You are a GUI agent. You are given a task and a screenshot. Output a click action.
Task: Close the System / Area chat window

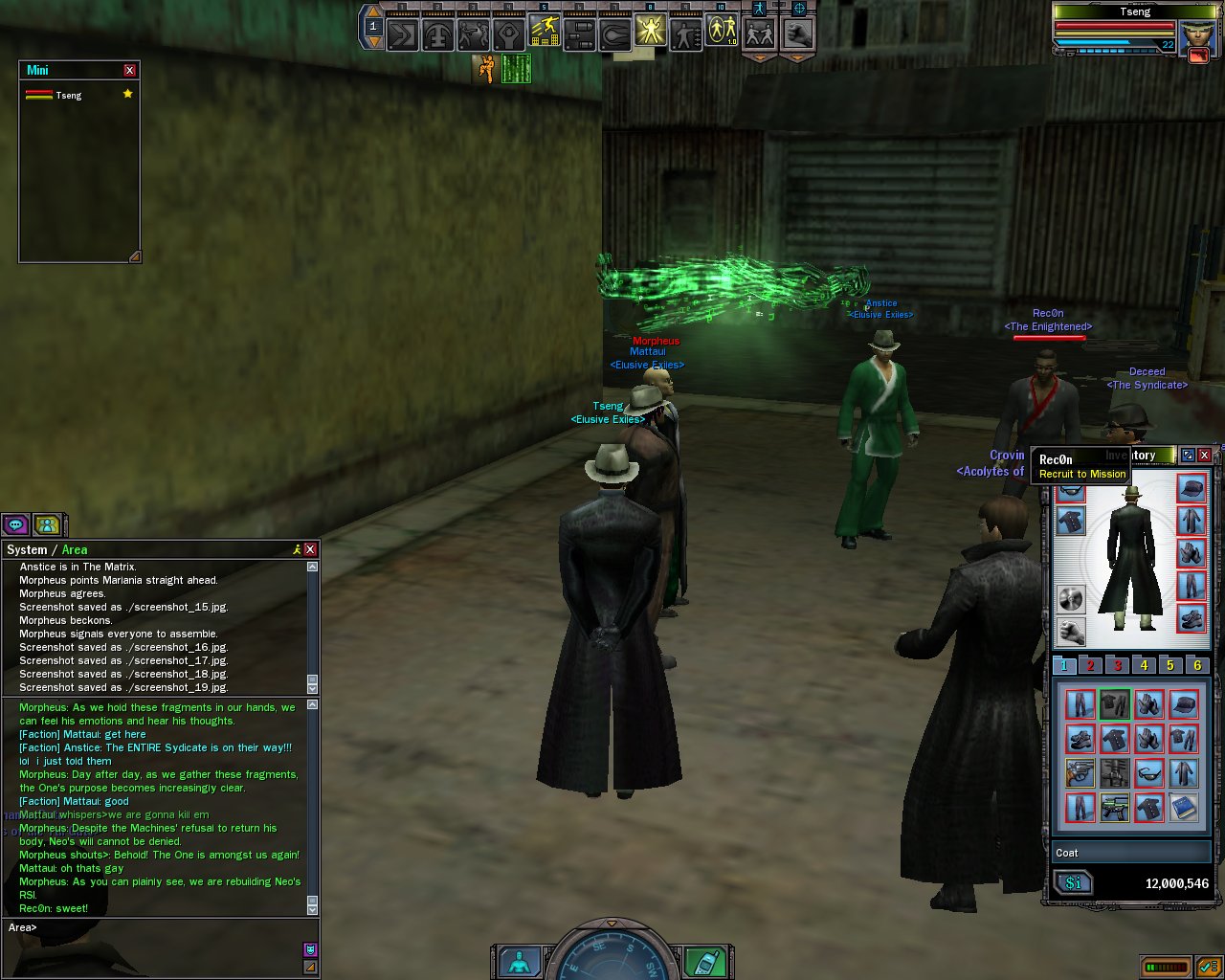pyautogui.click(x=310, y=549)
